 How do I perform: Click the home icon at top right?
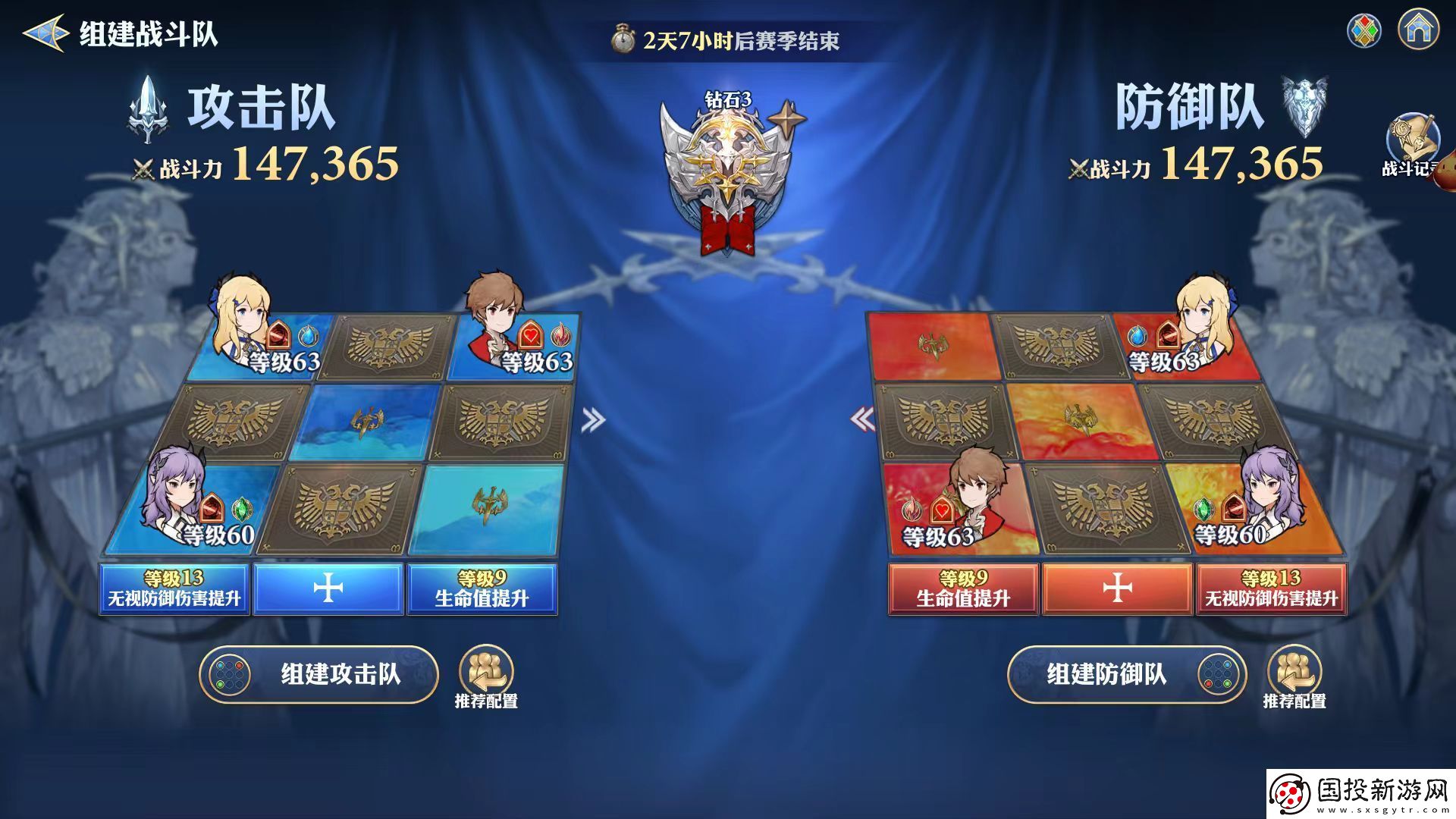click(x=1417, y=30)
